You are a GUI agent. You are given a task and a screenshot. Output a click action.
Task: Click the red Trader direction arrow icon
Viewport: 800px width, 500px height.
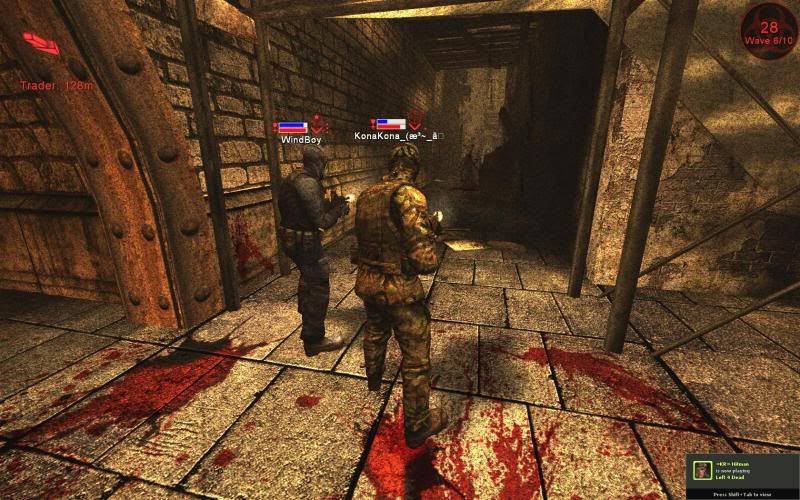pyautogui.click(x=40, y=43)
